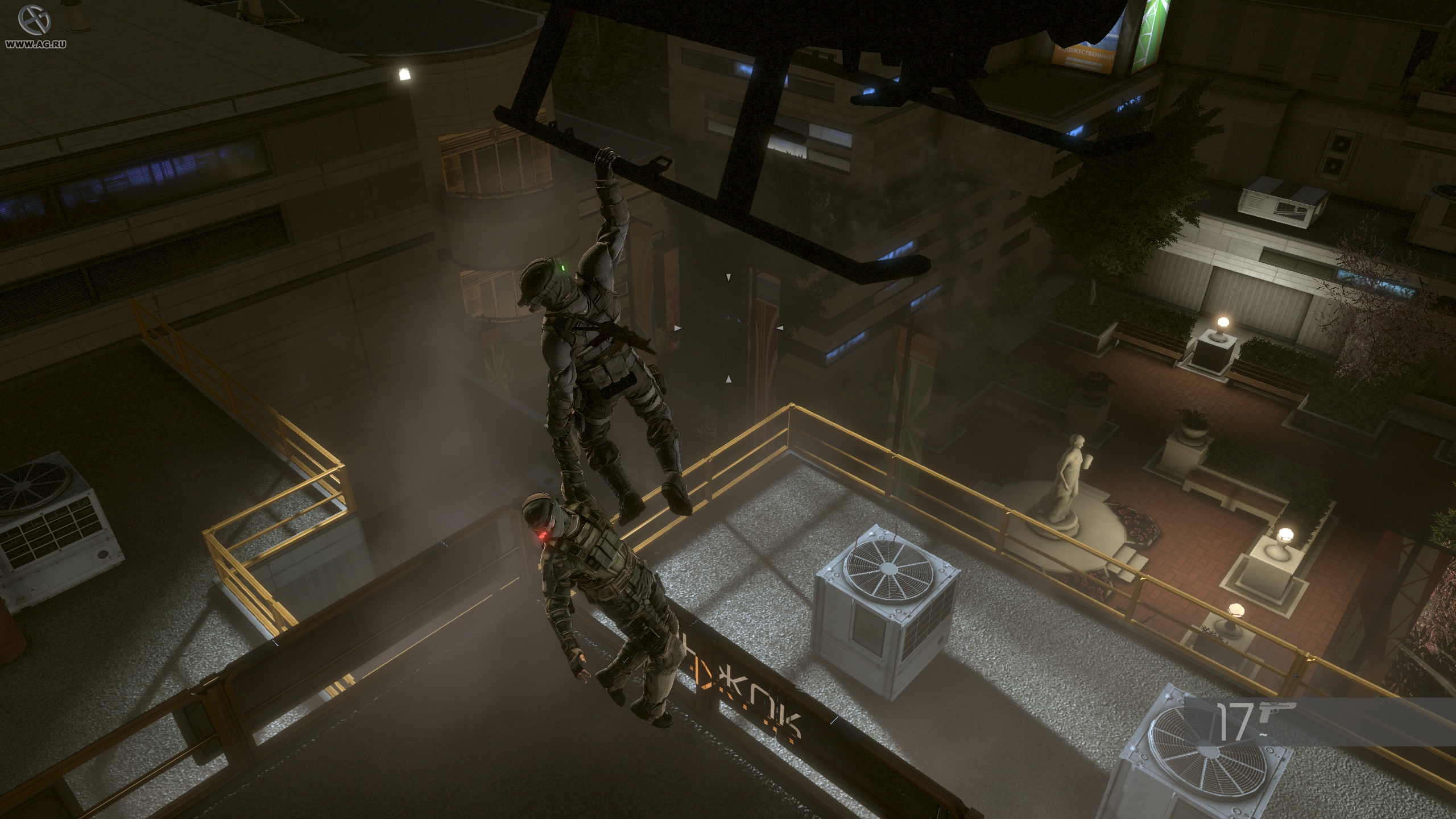Click the crosshair marker at screen center
This screenshot has height=819, width=1456.
coord(729,327)
